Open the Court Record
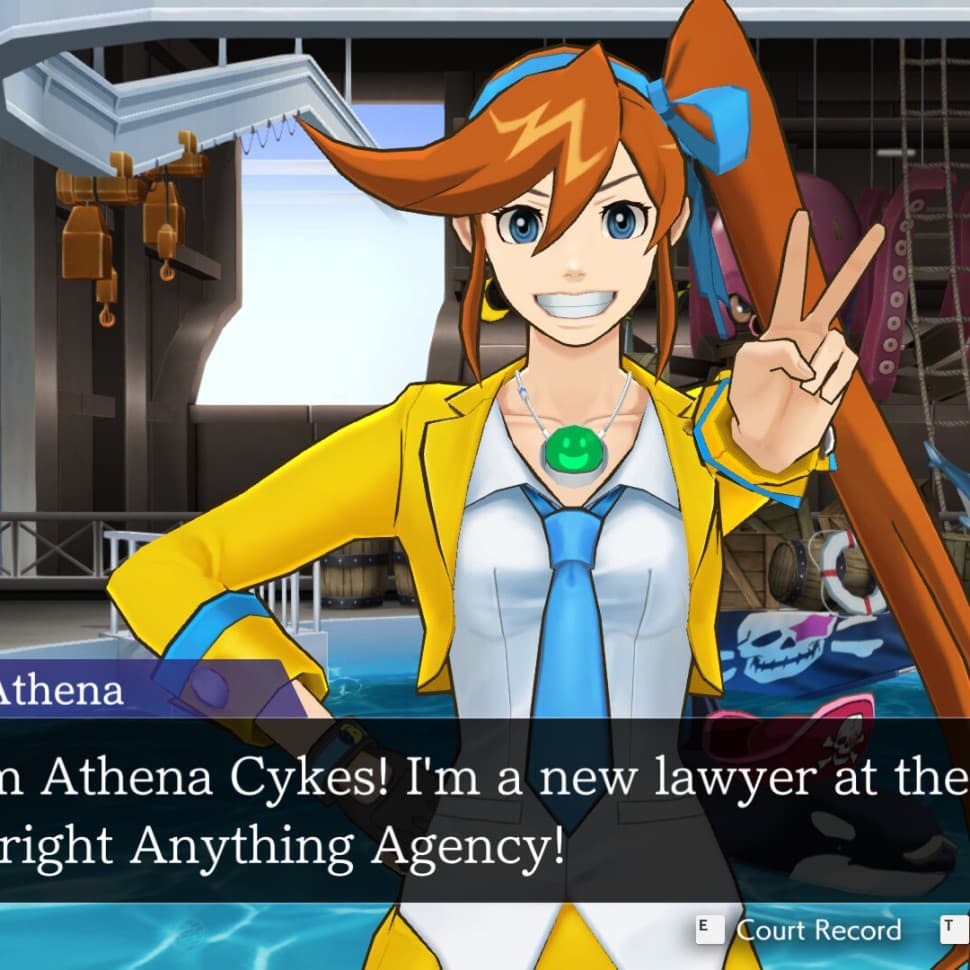This screenshot has width=970, height=970. 816,930
